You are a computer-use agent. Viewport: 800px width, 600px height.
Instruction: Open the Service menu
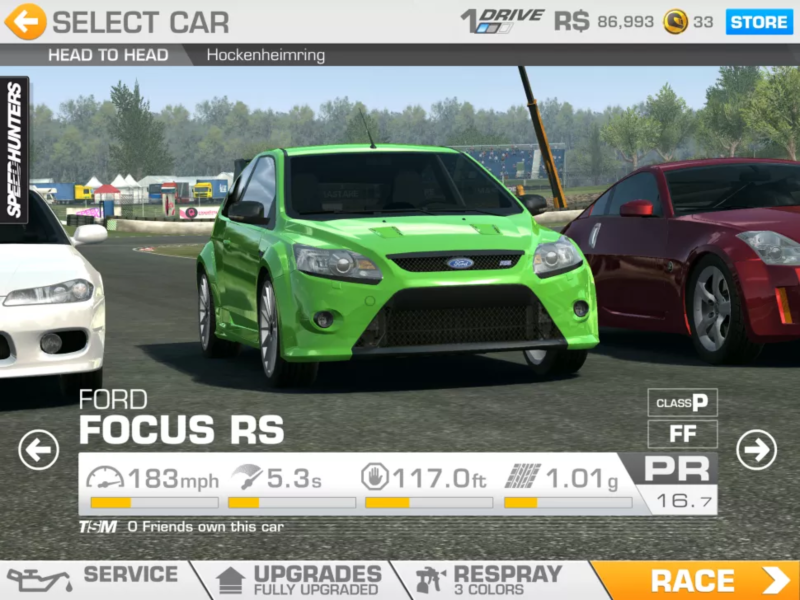click(95, 579)
